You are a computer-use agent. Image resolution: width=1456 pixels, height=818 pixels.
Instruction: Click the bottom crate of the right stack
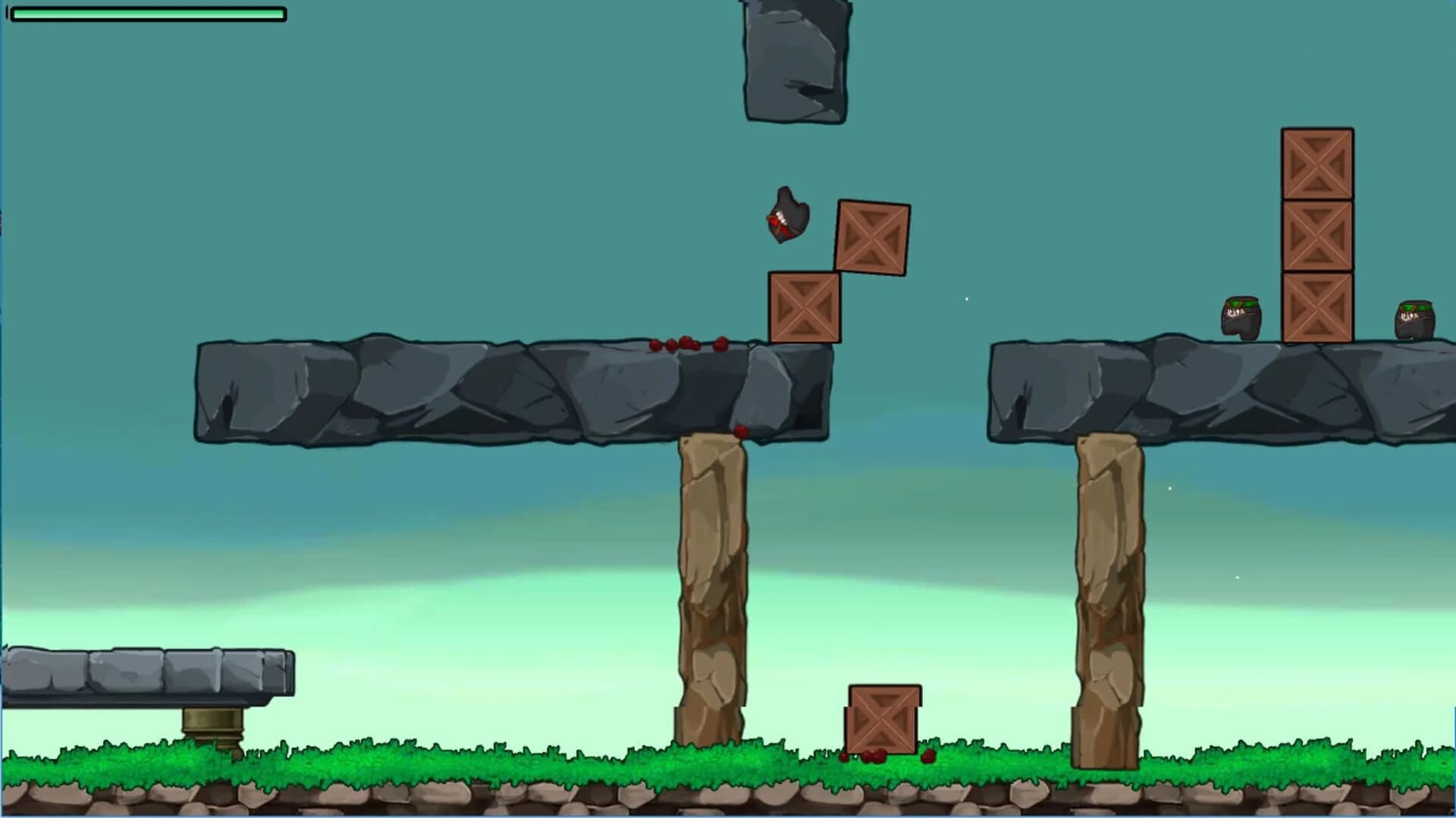tap(1316, 306)
